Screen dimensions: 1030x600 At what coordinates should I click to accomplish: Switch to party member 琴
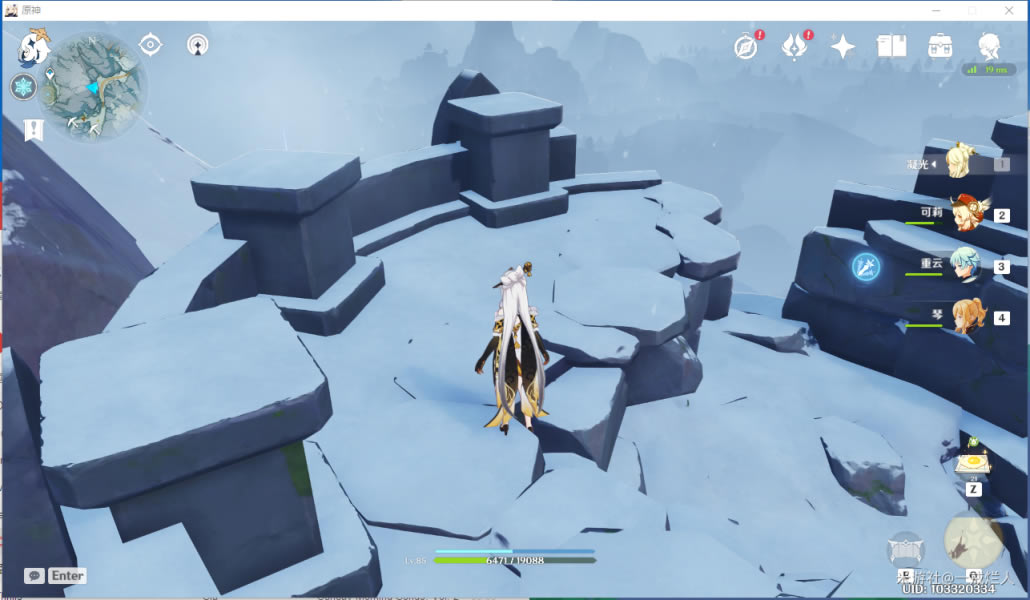tap(965, 317)
